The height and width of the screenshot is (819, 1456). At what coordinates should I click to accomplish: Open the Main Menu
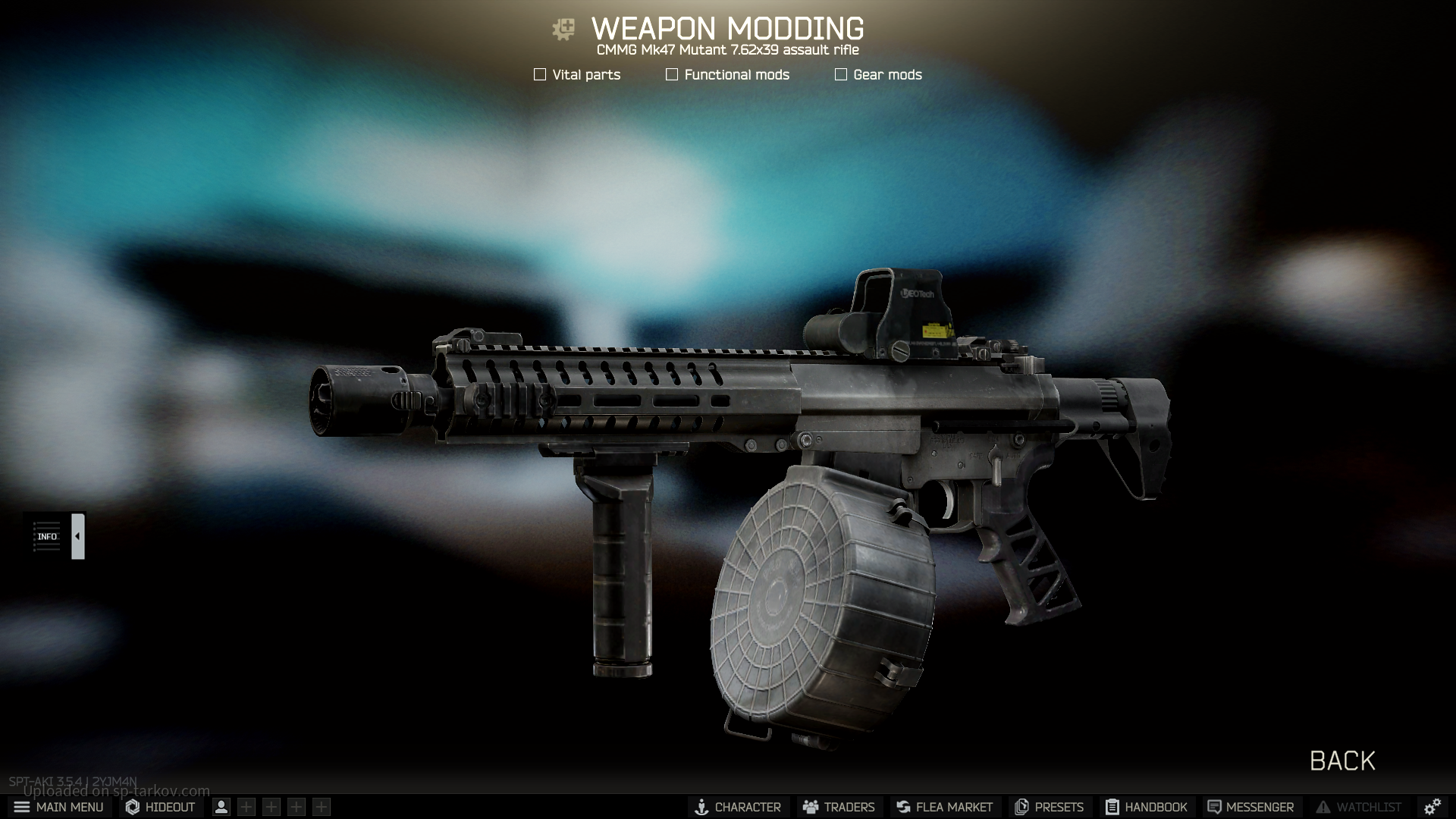click(x=58, y=807)
